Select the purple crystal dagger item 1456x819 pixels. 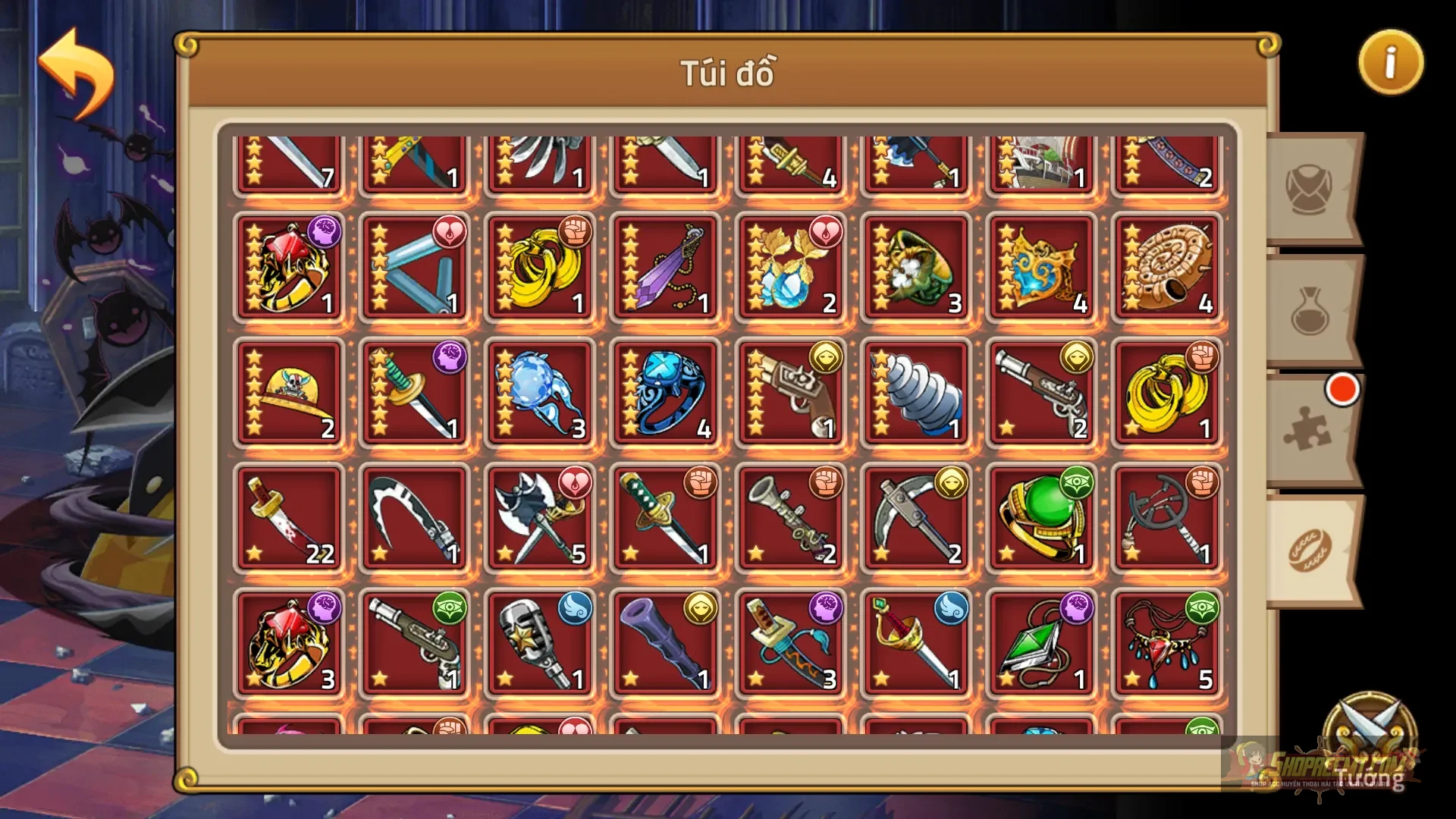(664, 265)
